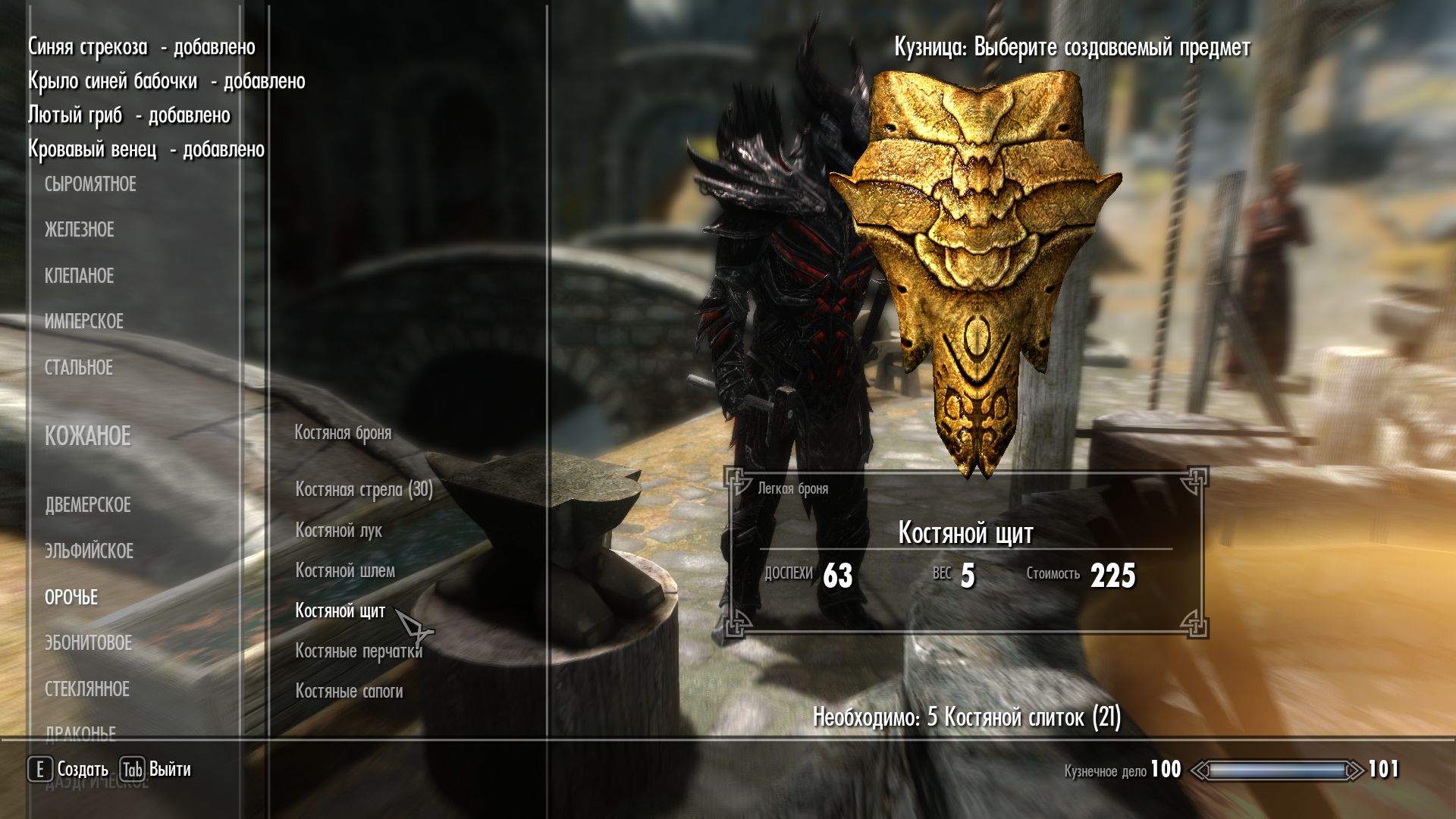1456x819 pixels.
Task: Select the Костяной лук recipe
Action: tap(338, 531)
